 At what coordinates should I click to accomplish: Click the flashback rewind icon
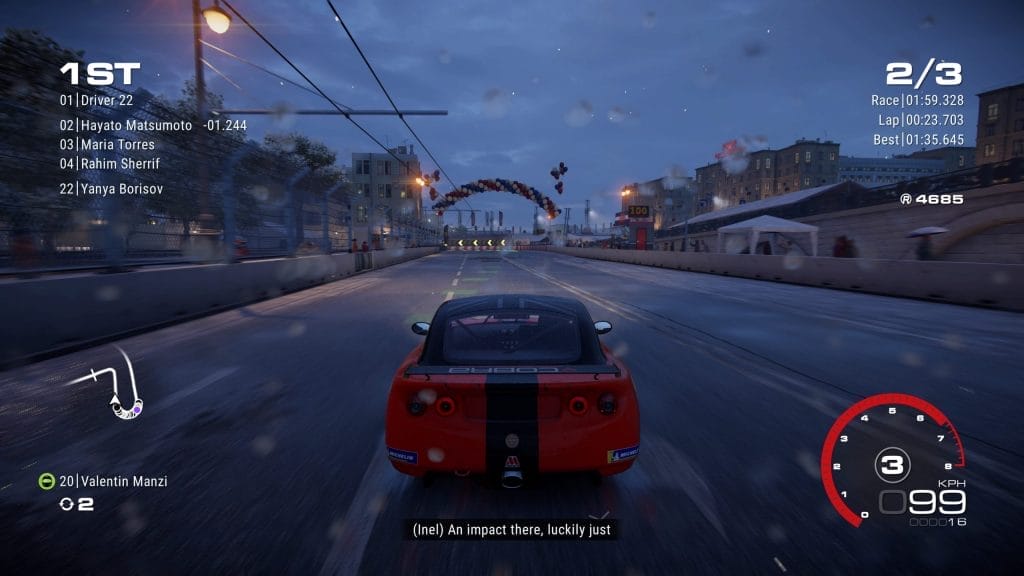point(67,504)
